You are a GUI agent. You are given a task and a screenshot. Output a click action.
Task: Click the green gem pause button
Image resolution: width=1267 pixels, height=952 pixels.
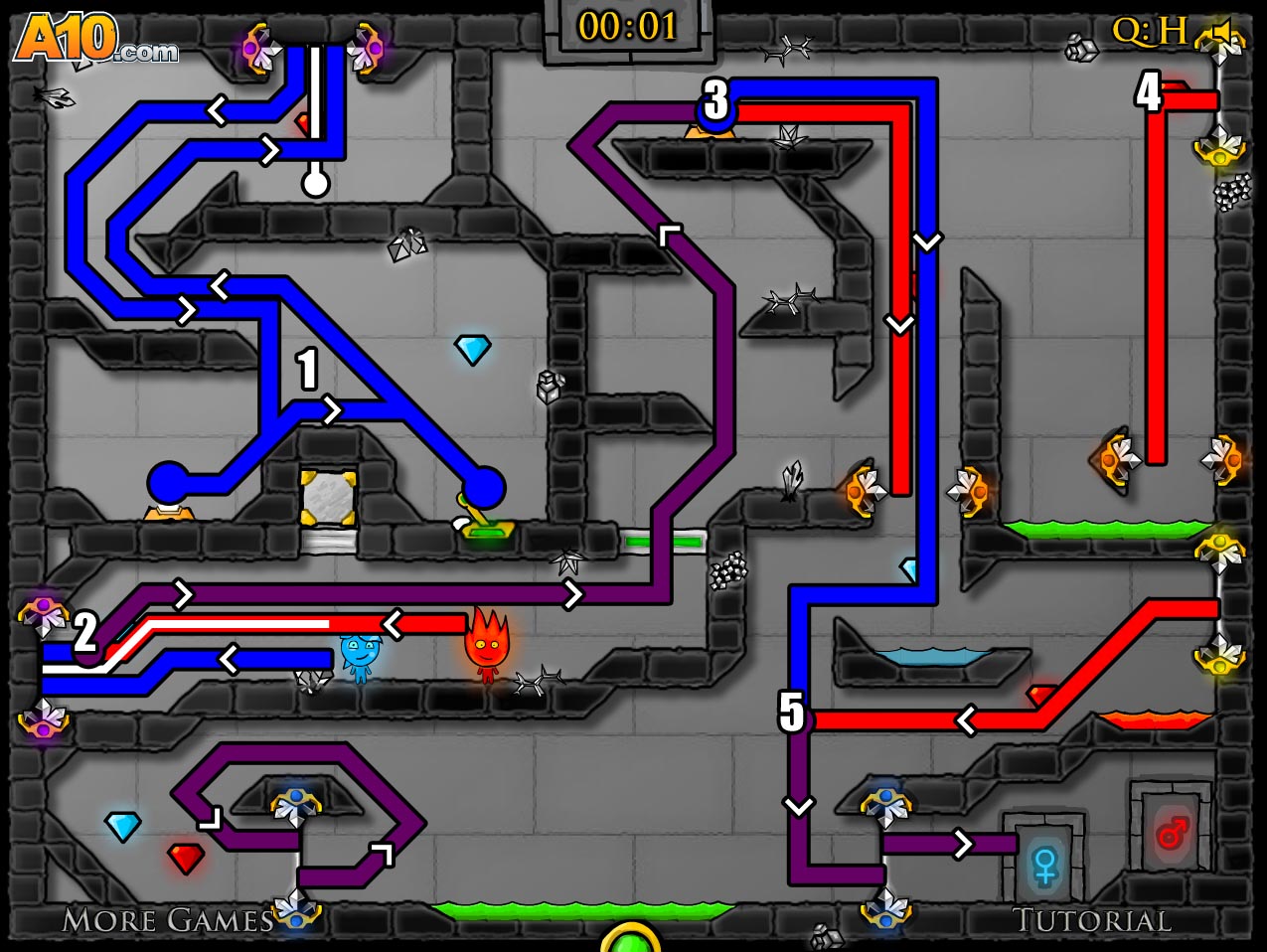coord(630,939)
